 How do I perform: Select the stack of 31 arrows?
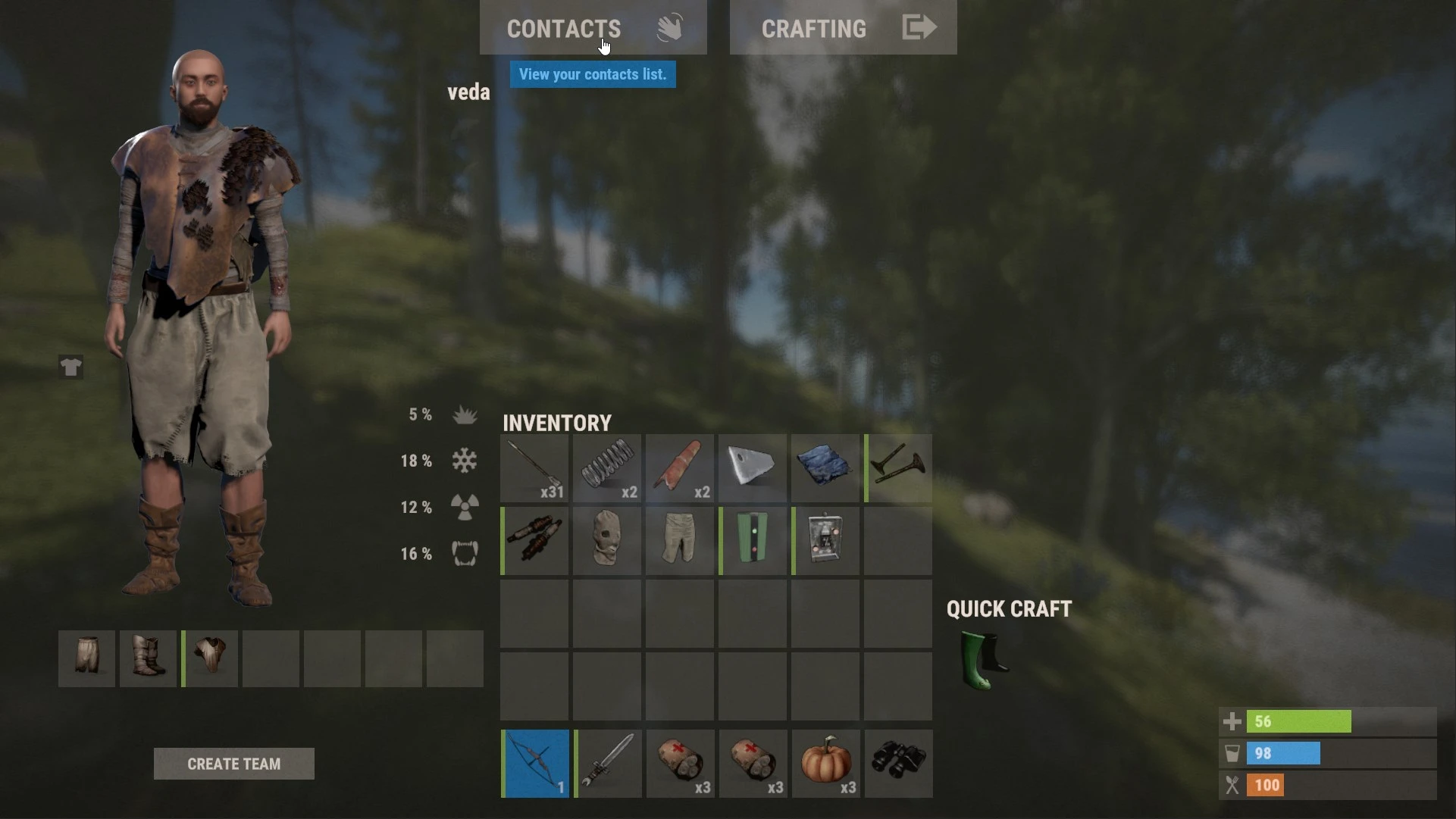coord(534,468)
